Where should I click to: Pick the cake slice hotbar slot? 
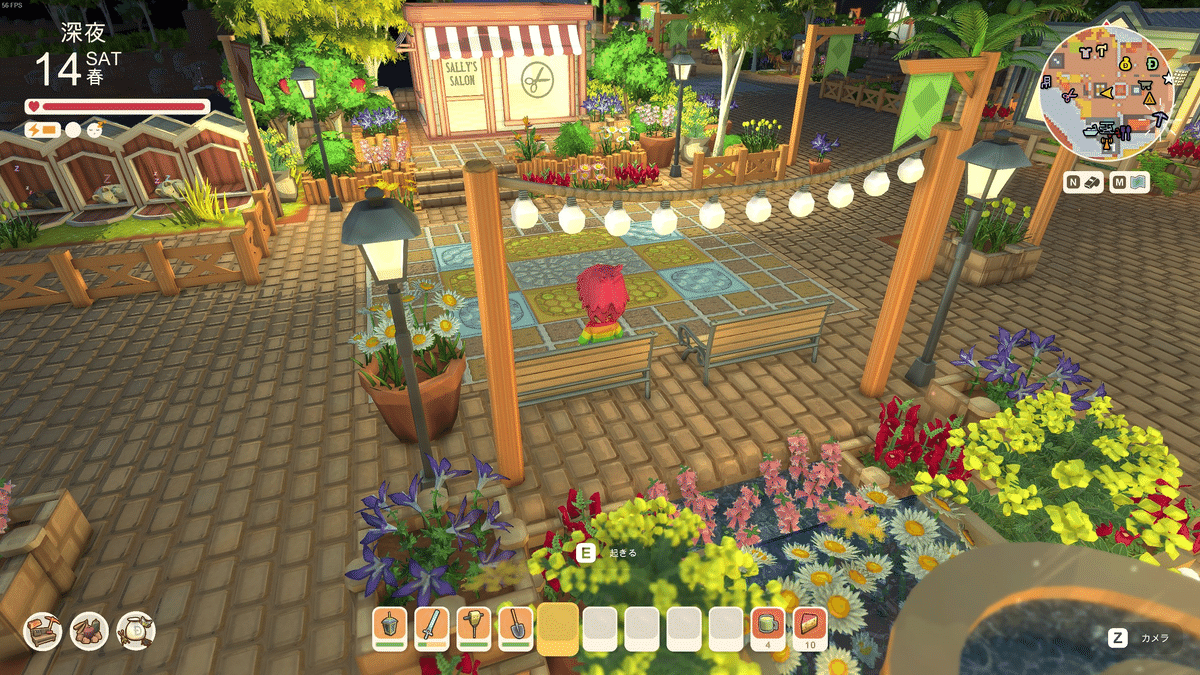pos(810,626)
